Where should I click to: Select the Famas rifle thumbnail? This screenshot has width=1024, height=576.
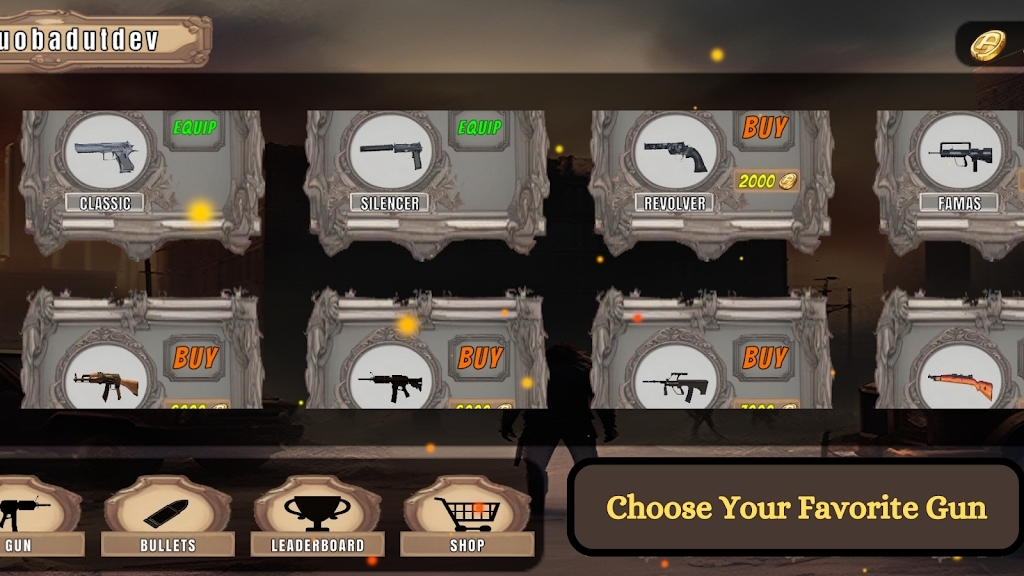tap(959, 153)
